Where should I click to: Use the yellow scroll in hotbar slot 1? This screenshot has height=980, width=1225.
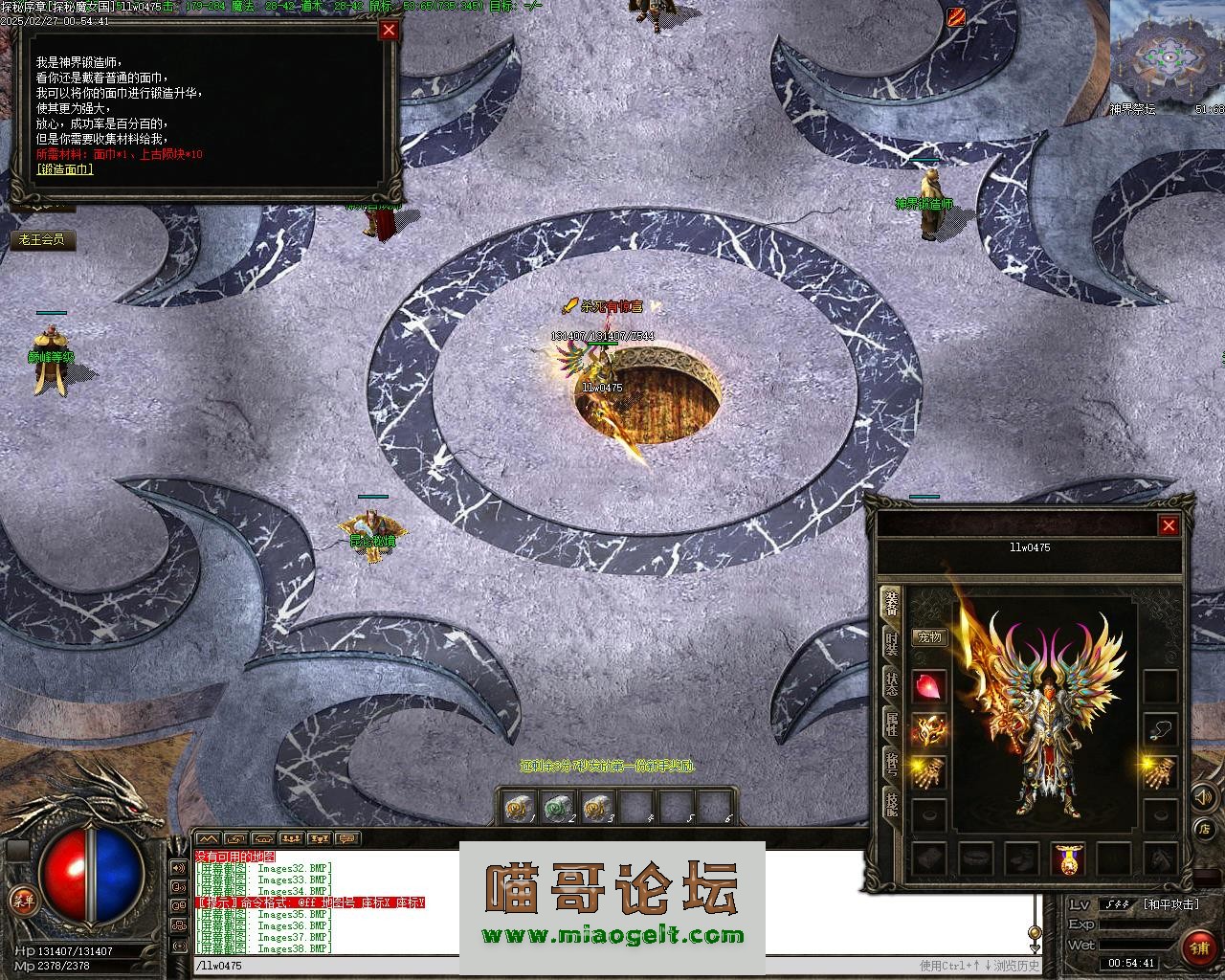[518, 808]
